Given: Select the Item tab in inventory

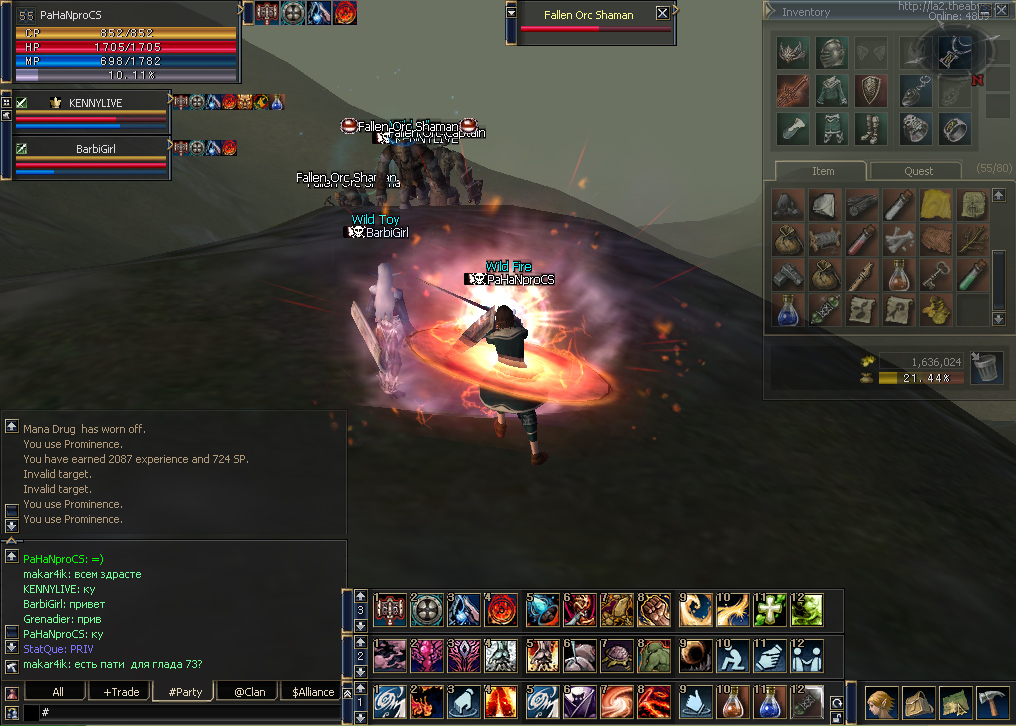Looking at the screenshot, I should pyautogui.click(x=822, y=171).
